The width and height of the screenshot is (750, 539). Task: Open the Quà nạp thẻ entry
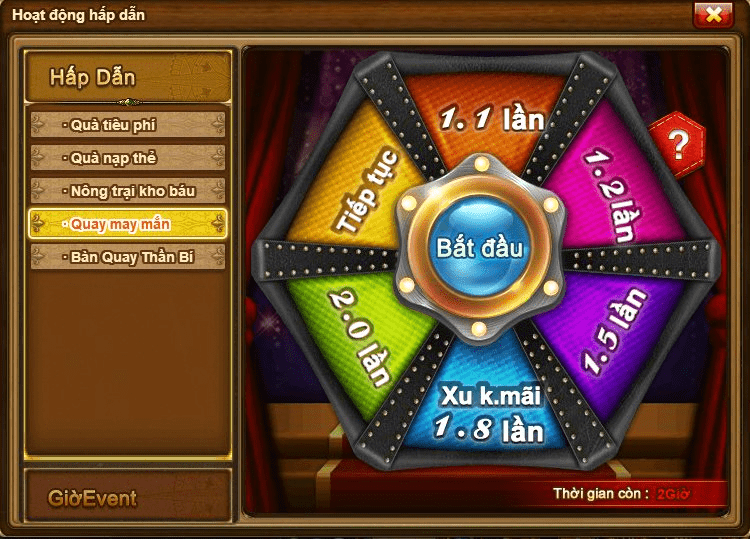pos(128,158)
